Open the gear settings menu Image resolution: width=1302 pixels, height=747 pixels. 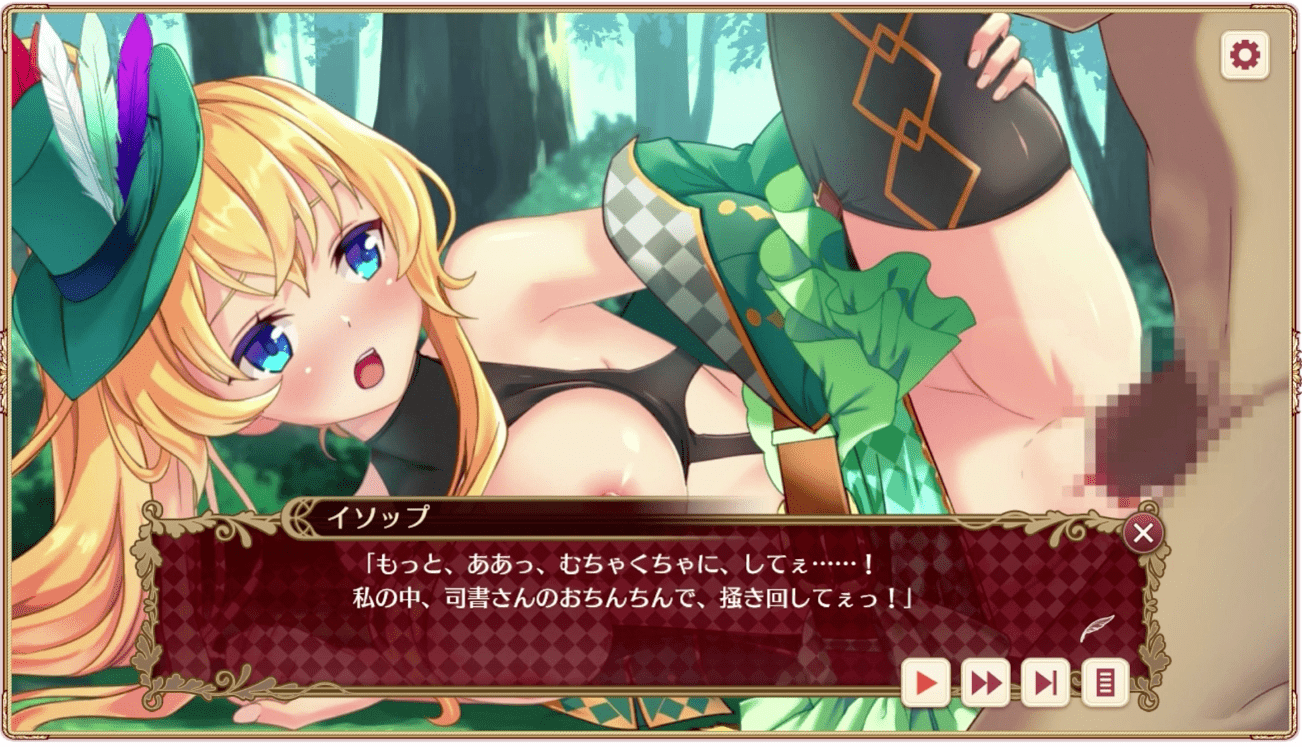(1245, 55)
